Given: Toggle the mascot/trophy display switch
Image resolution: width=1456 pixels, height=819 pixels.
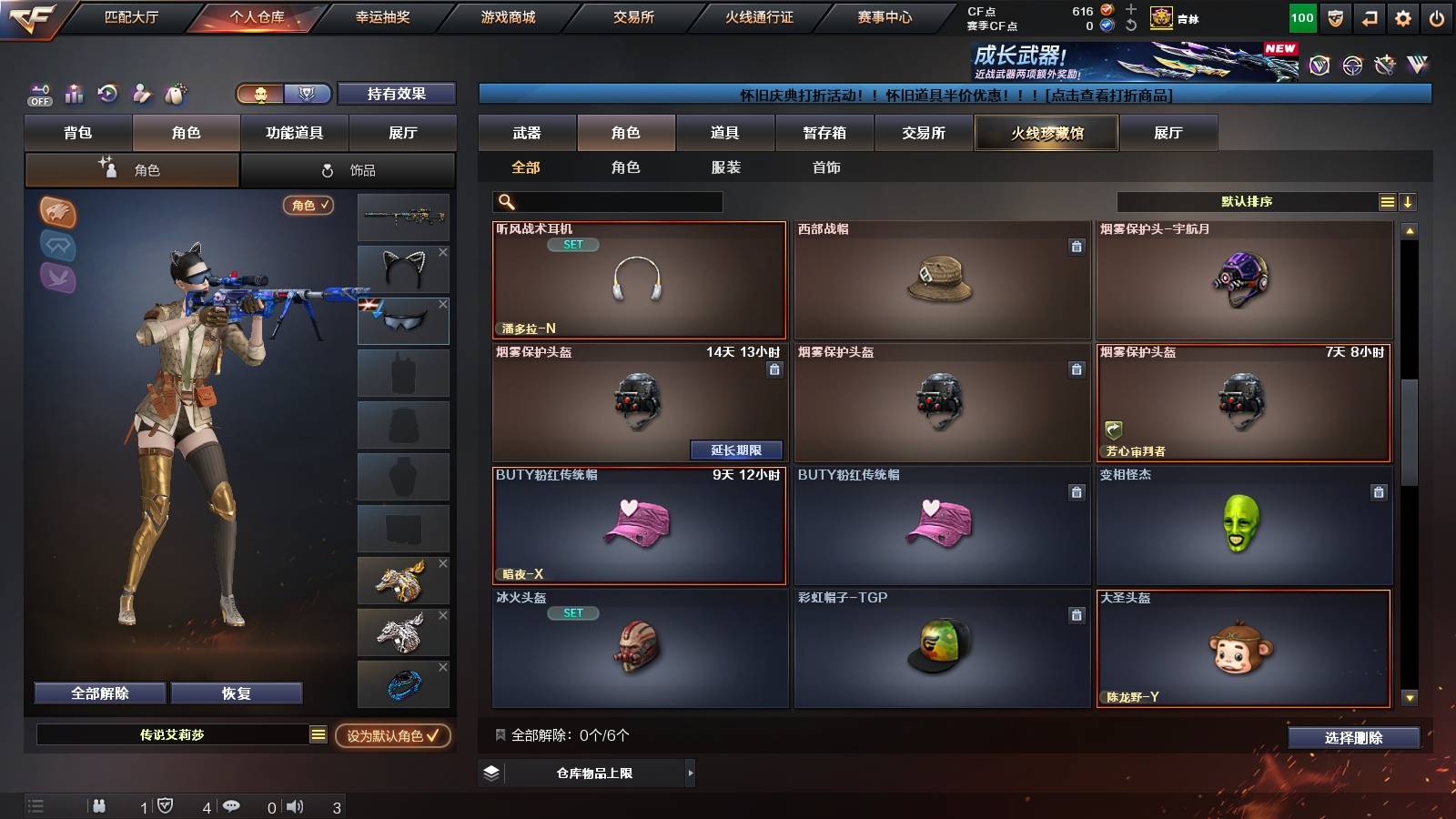Looking at the screenshot, I should tap(282, 94).
